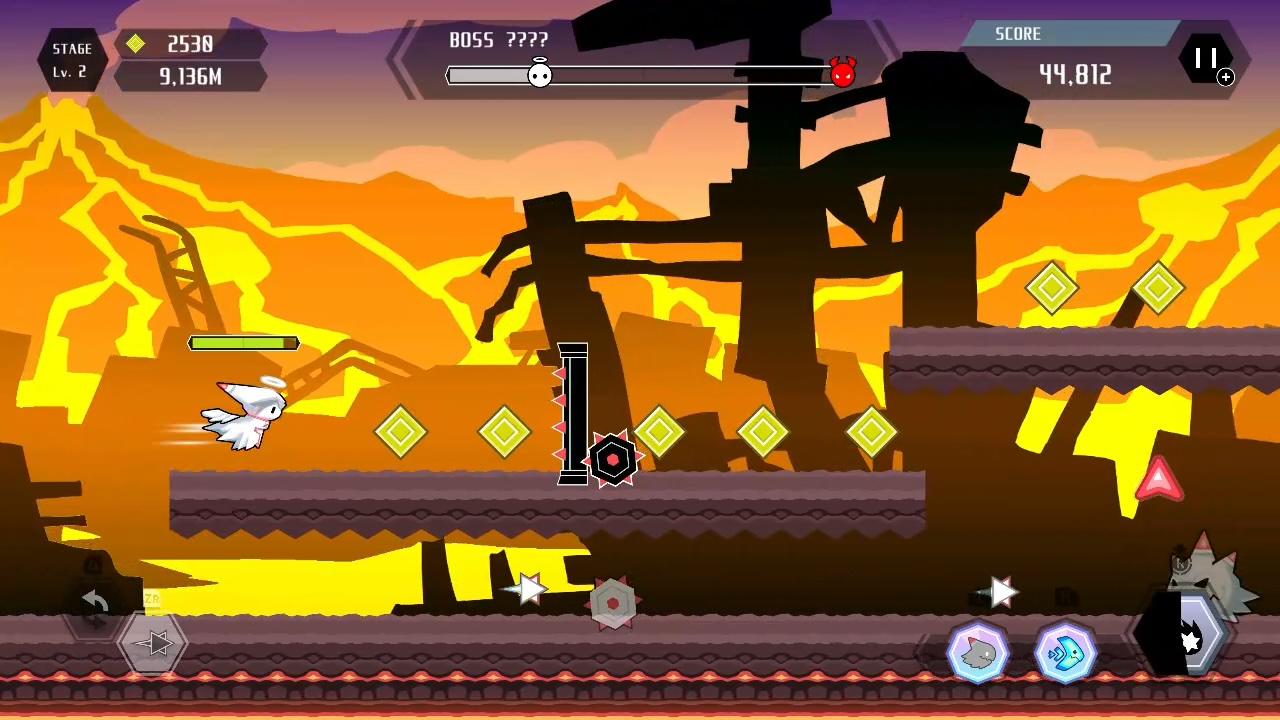Select the blue fish dash skill
Viewport: 1280px width, 720px height.
coord(1065,652)
